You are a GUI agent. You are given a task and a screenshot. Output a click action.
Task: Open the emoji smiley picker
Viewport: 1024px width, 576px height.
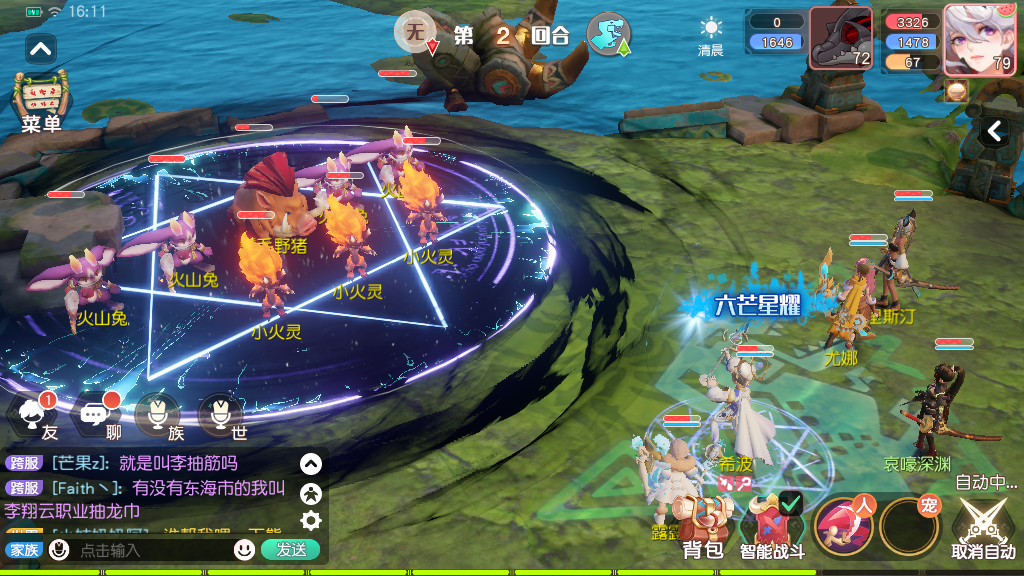click(244, 550)
